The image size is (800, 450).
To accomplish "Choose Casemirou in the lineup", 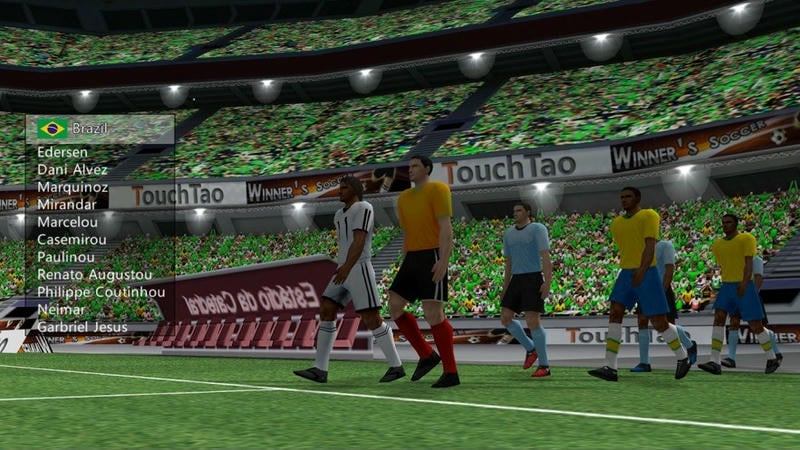I will pos(72,240).
